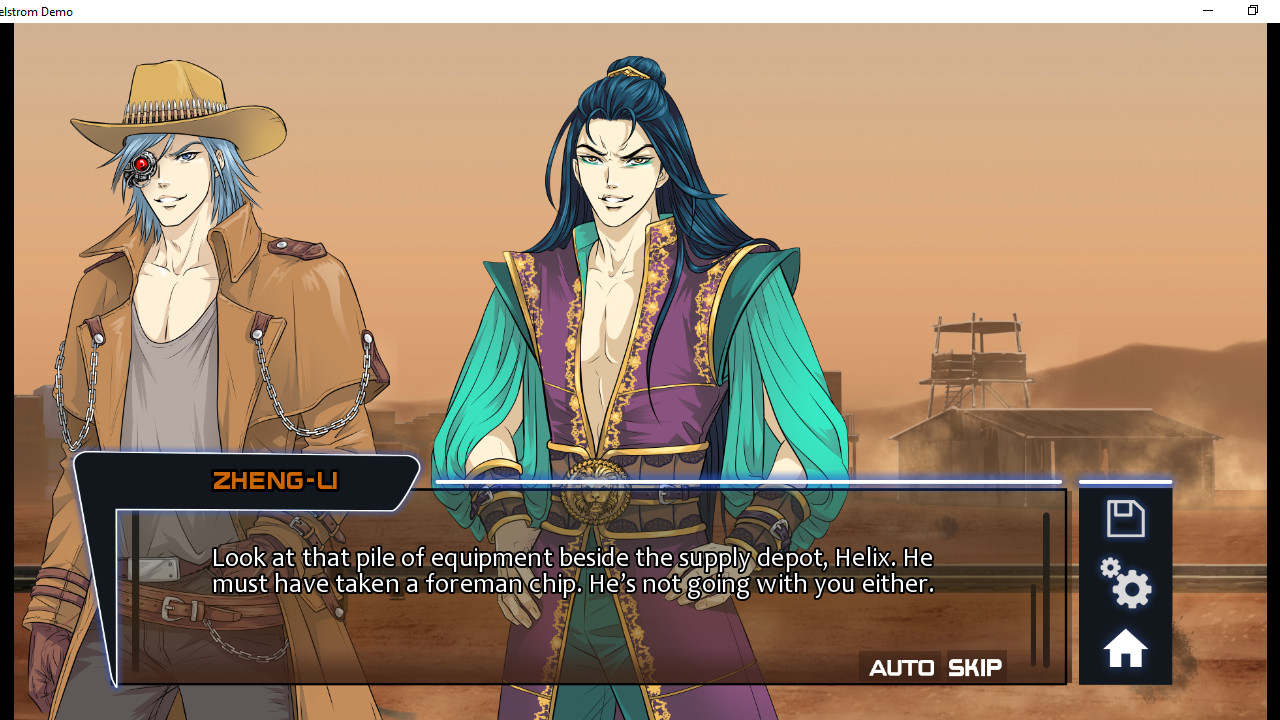The height and width of the screenshot is (720, 1280).
Task: Click the glowing blue bar above the dialogue box
Action: 748,481
